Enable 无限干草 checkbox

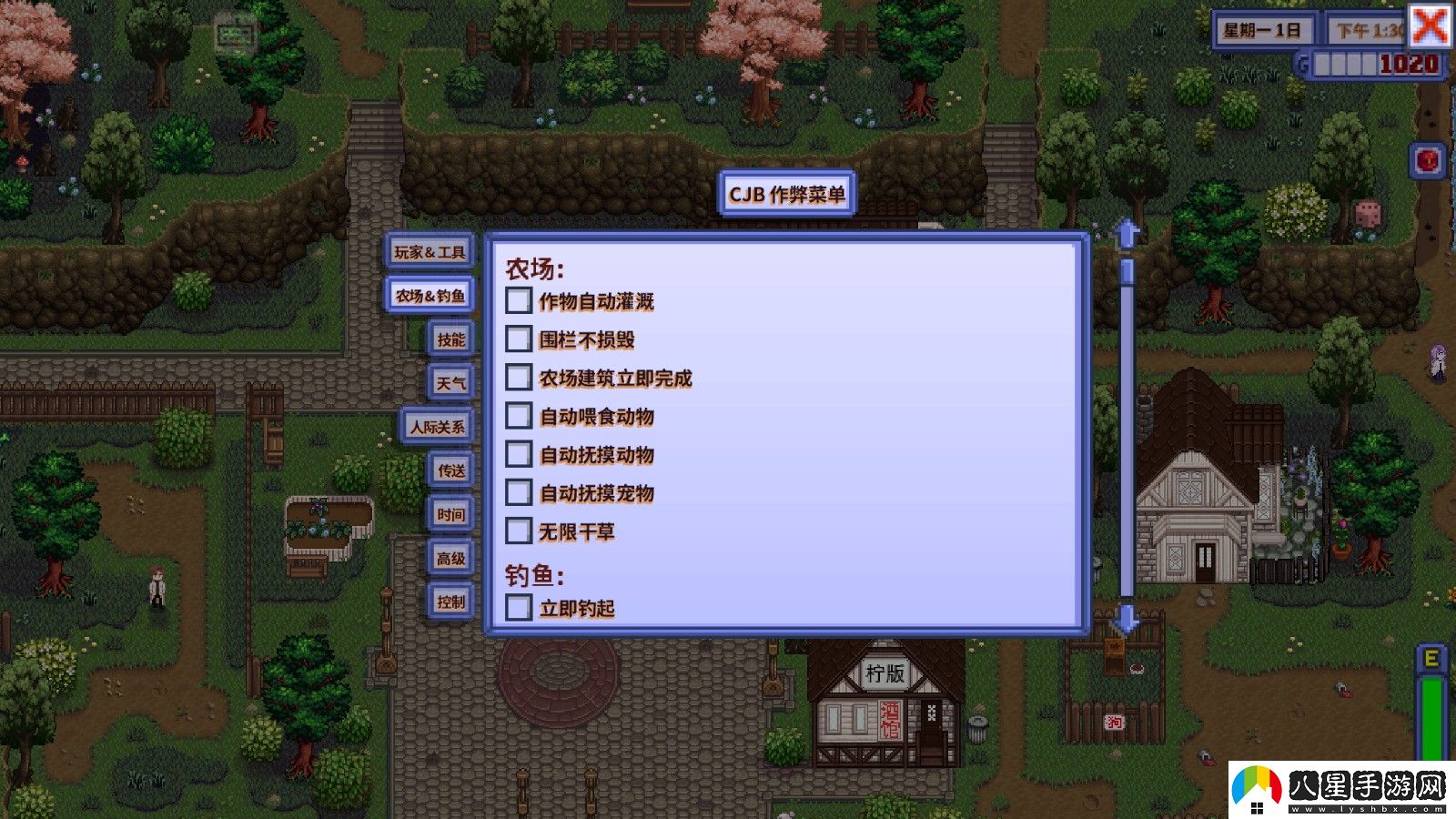(519, 531)
